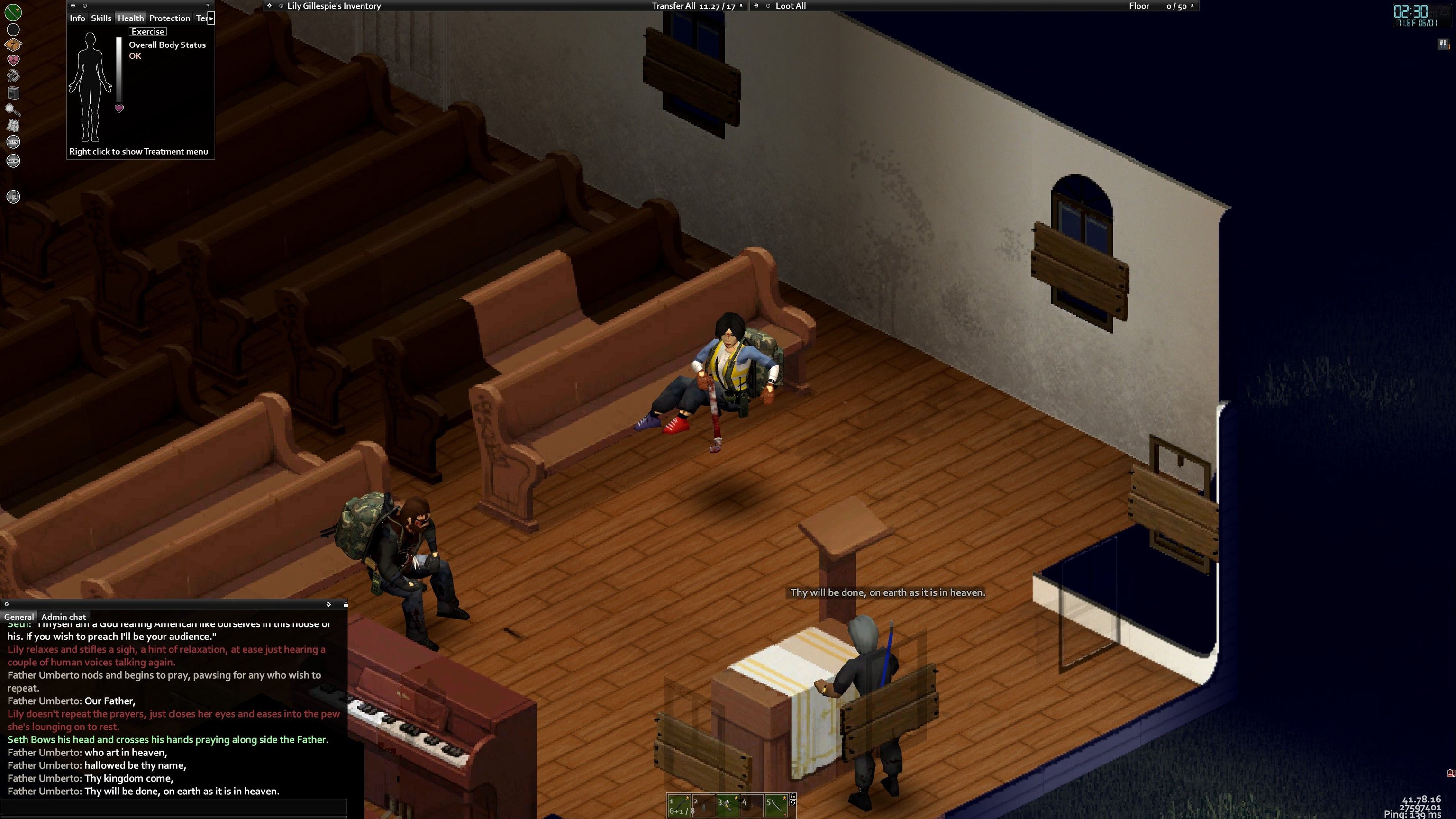Click the music note icon
The height and width of the screenshot is (819, 1456).
pos(13,197)
